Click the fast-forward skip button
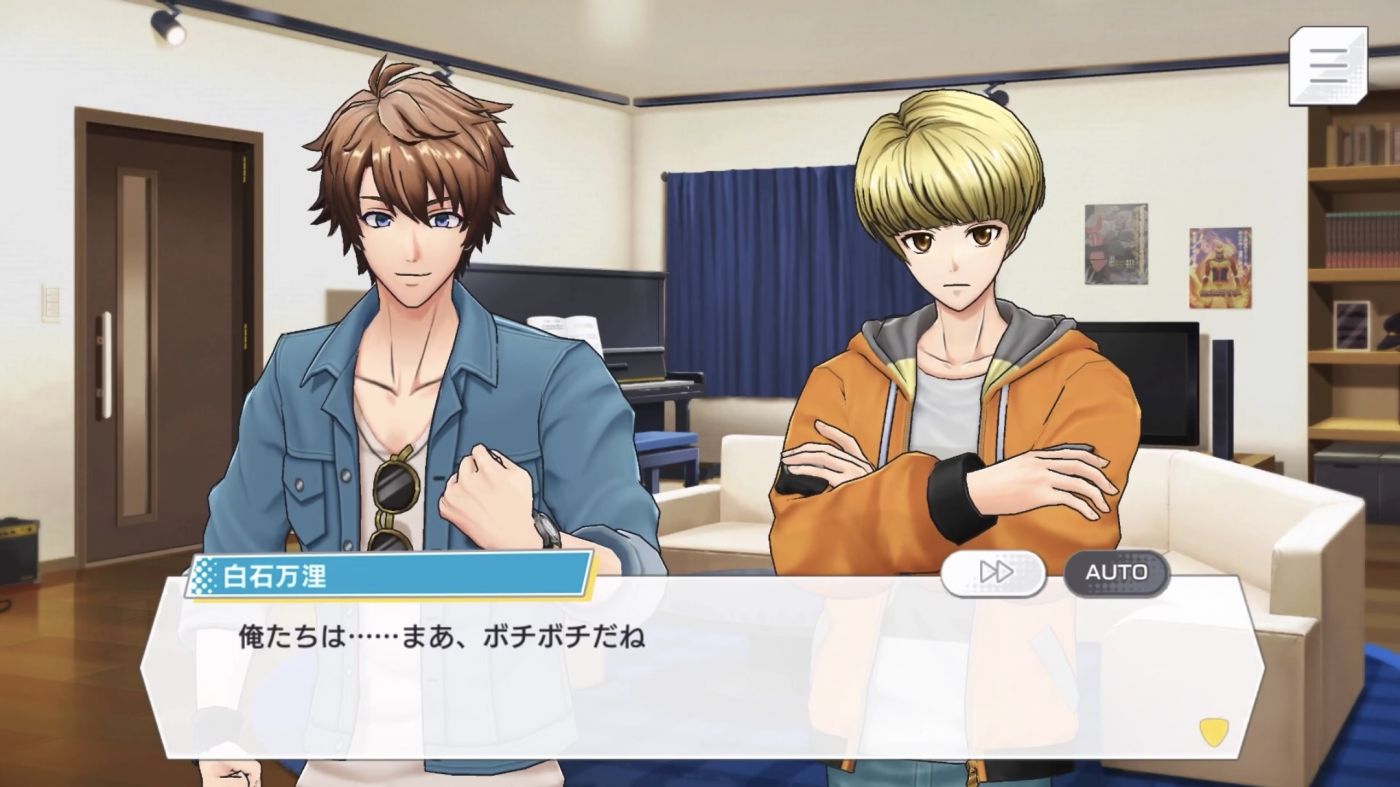The image size is (1400, 787). [x=993, y=573]
